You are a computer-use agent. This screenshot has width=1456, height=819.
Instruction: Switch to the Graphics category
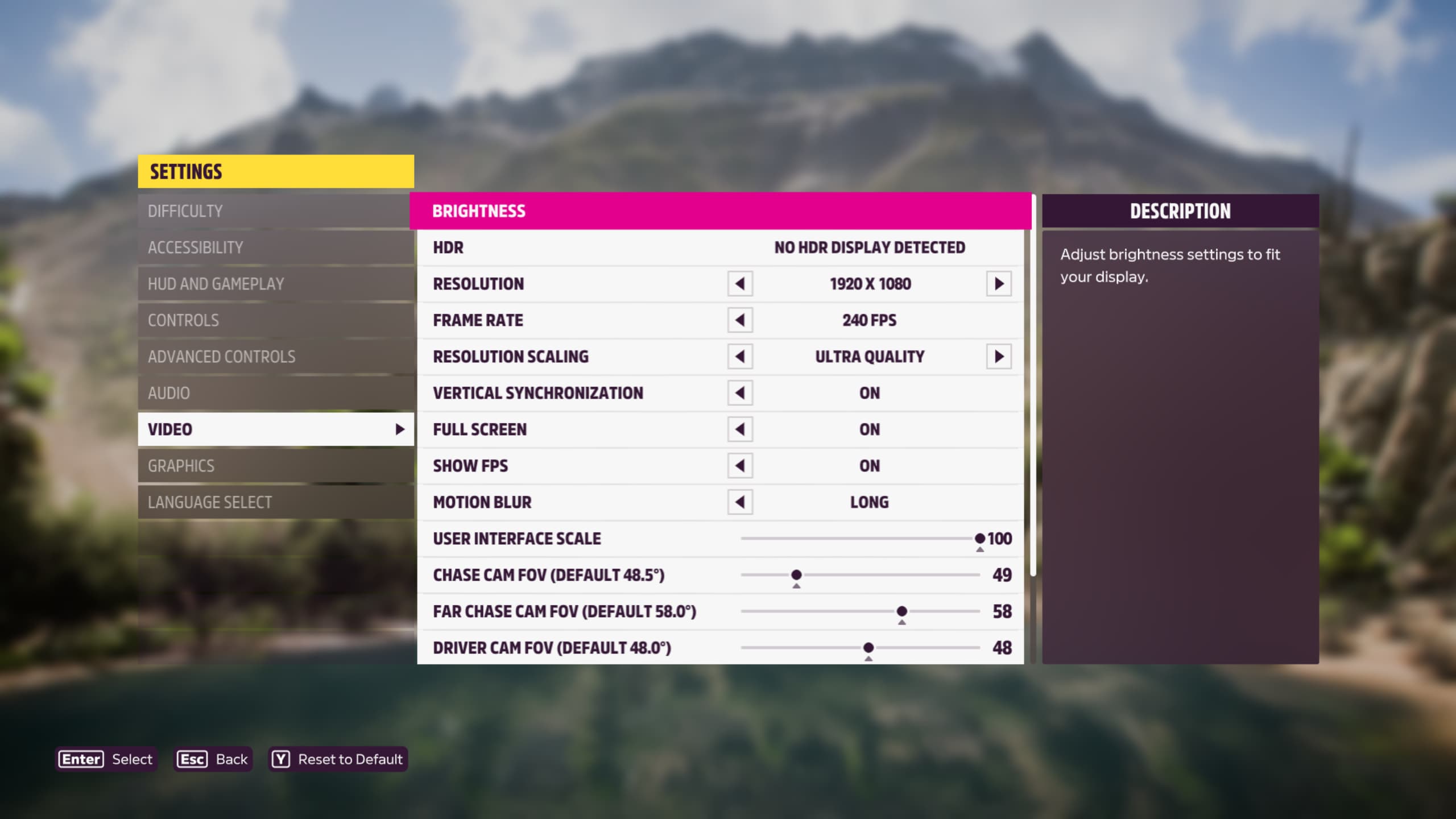[275, 466]
